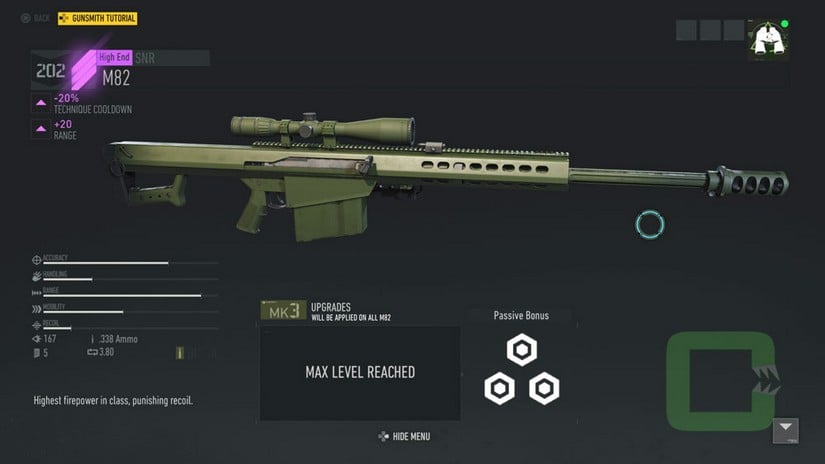The image size is (825, 464).
Task: Open the player avatar icon
Action: (767, 40)
